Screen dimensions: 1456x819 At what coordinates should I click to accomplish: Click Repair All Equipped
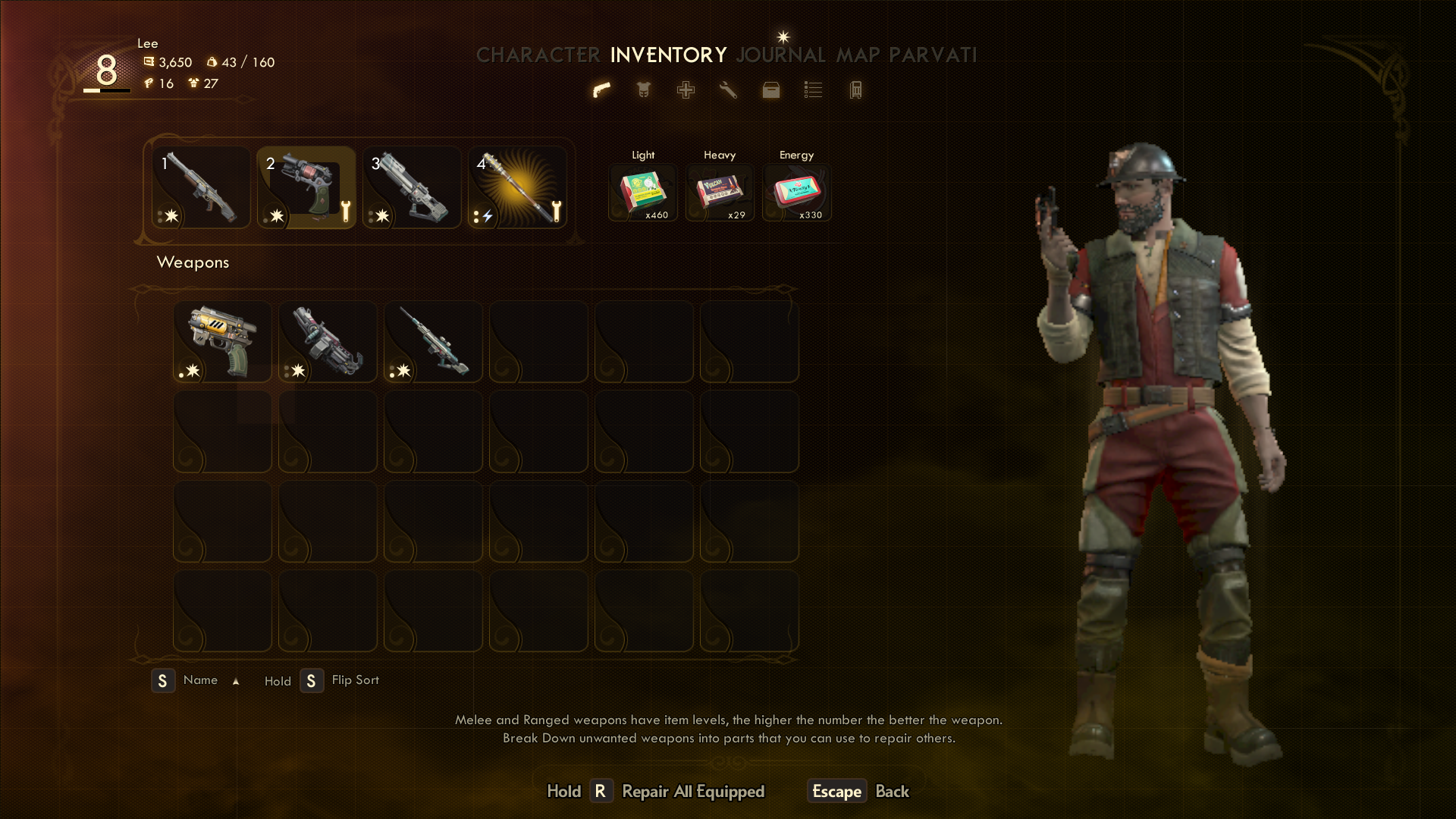pos(692,791)
